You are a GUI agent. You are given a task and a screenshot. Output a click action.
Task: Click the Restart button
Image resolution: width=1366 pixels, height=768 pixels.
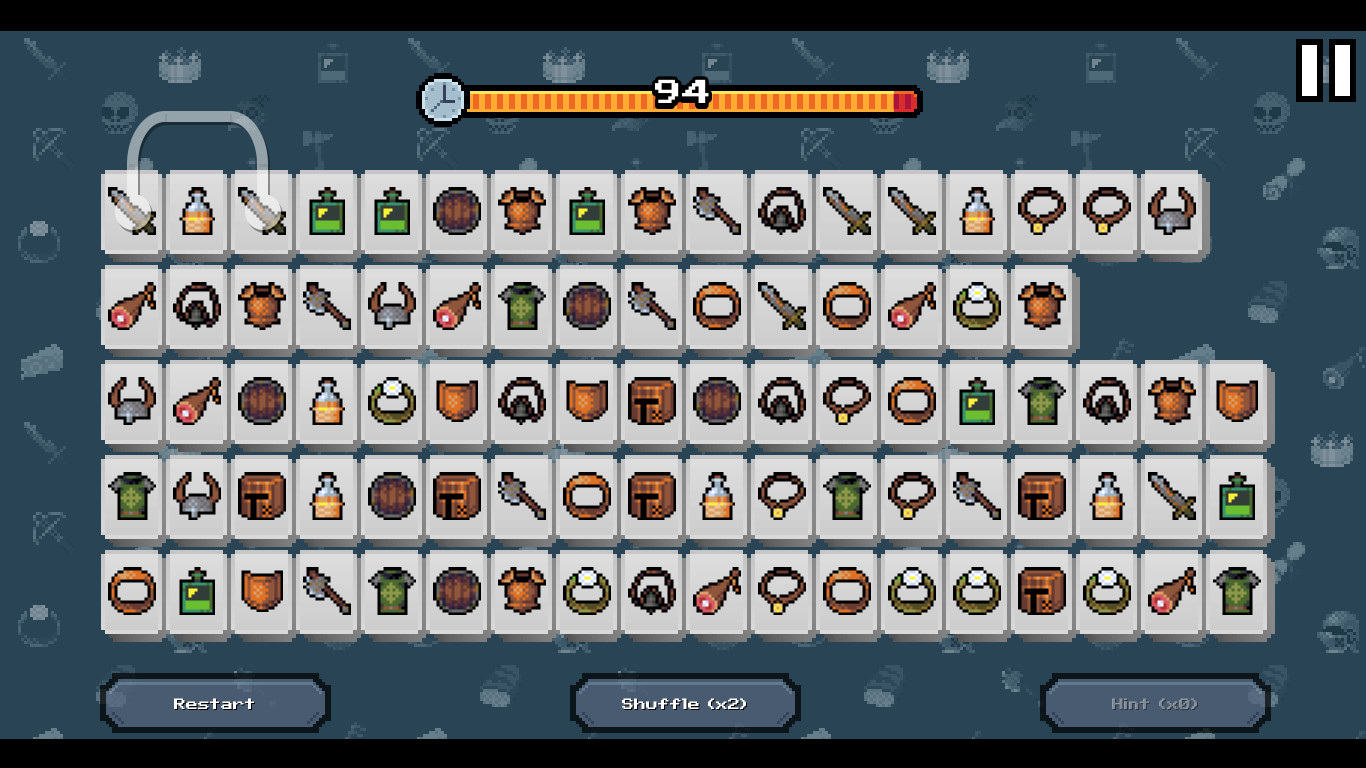[x=213, y=703]
